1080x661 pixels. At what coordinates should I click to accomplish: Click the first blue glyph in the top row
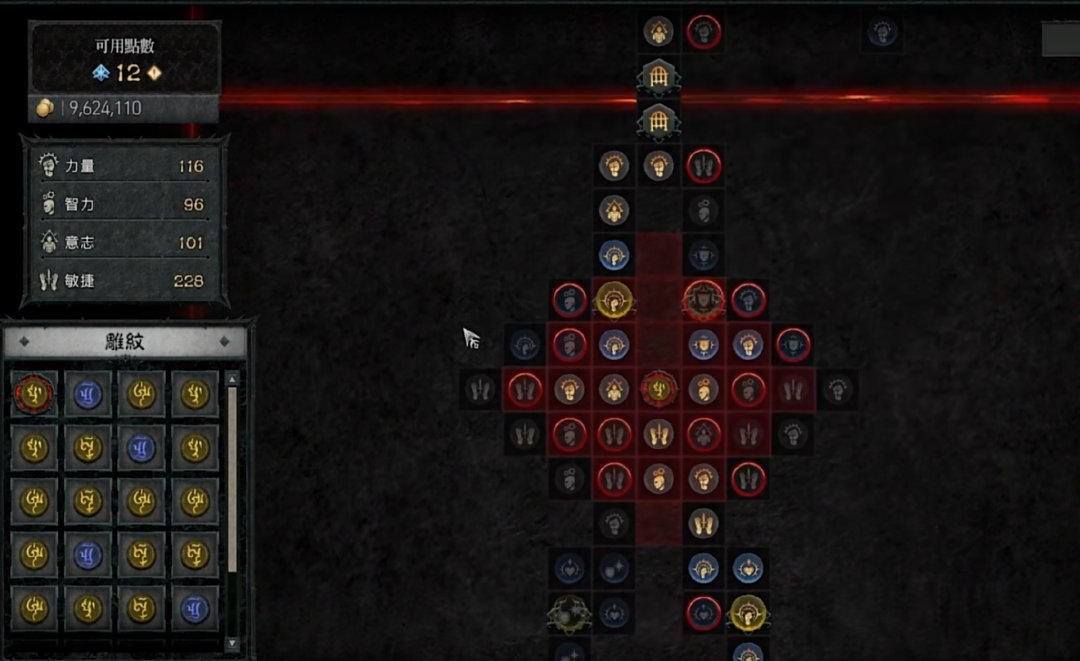[x=87, y=394]
